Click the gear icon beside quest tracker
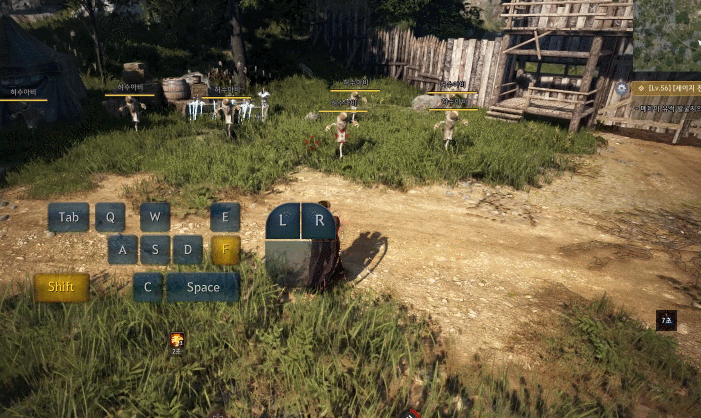The height and width of the screenshot is (418, 701). click(x=621, y=89)
